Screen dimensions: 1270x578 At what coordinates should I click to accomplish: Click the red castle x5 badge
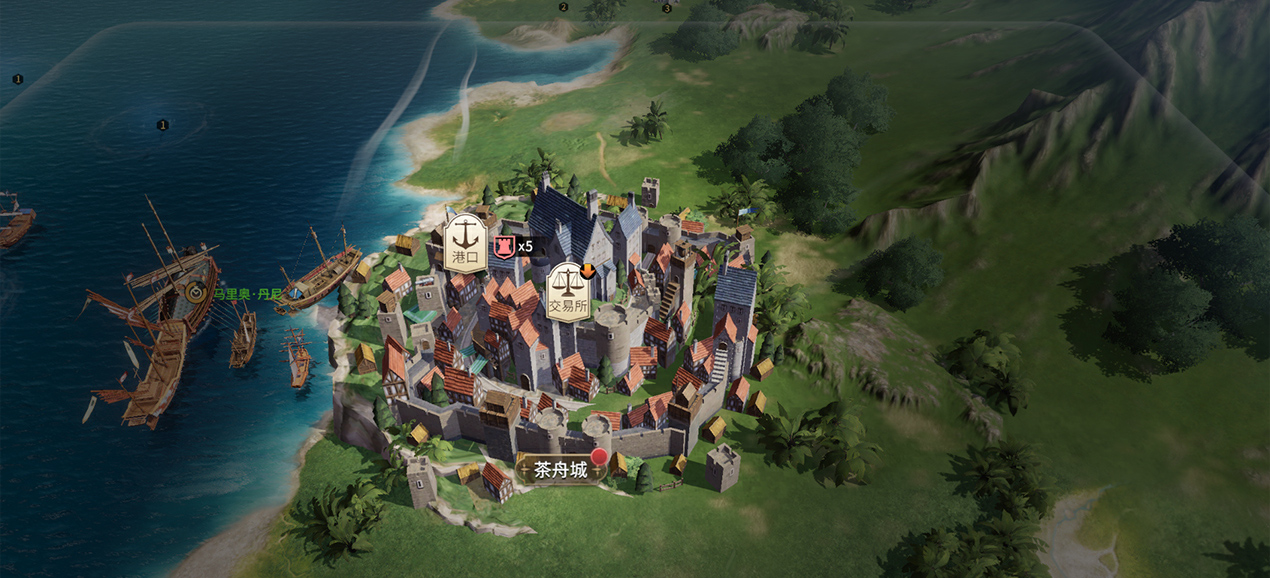(504, 246)
